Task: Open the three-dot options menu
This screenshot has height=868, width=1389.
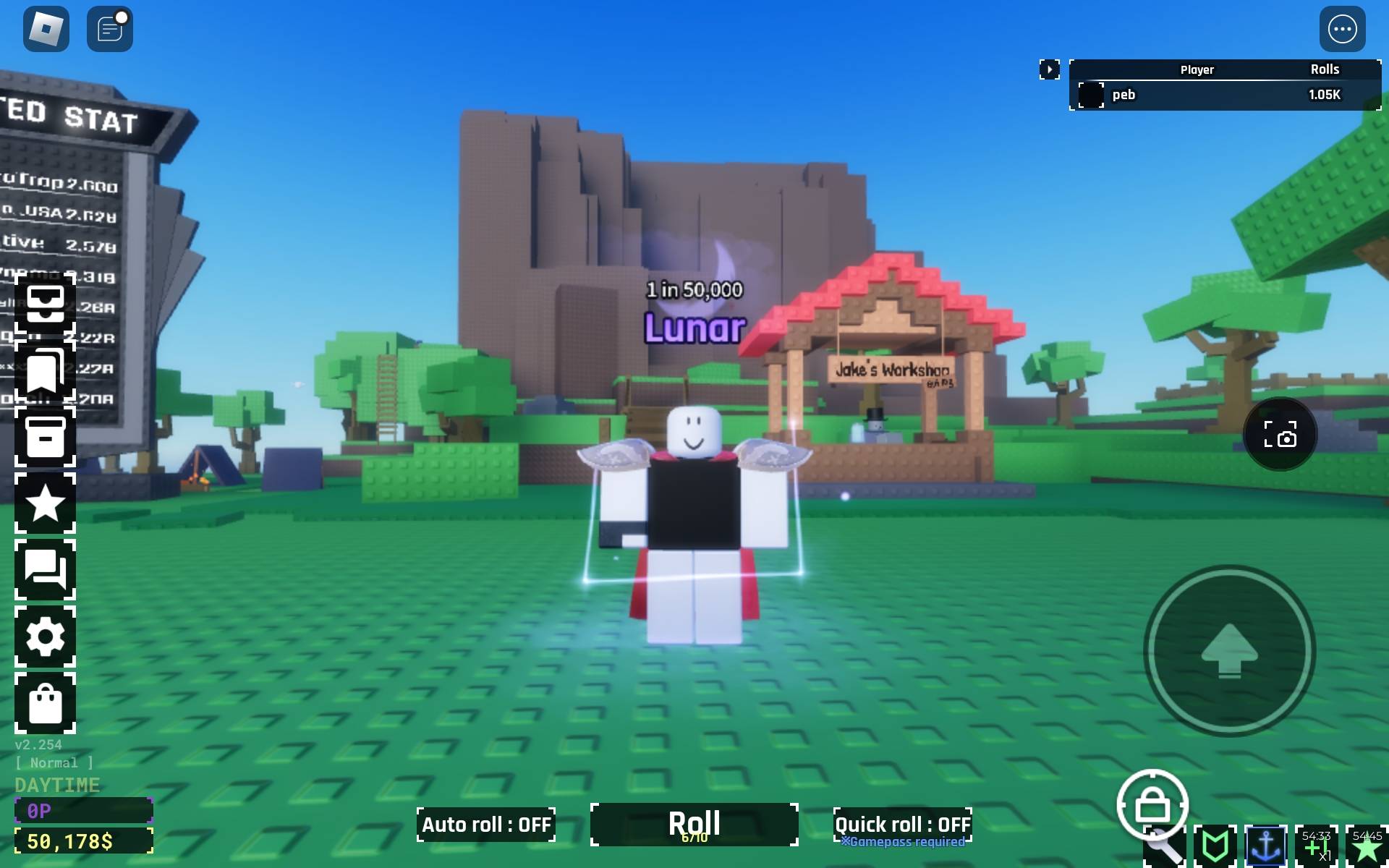Action: point(1342,30)
